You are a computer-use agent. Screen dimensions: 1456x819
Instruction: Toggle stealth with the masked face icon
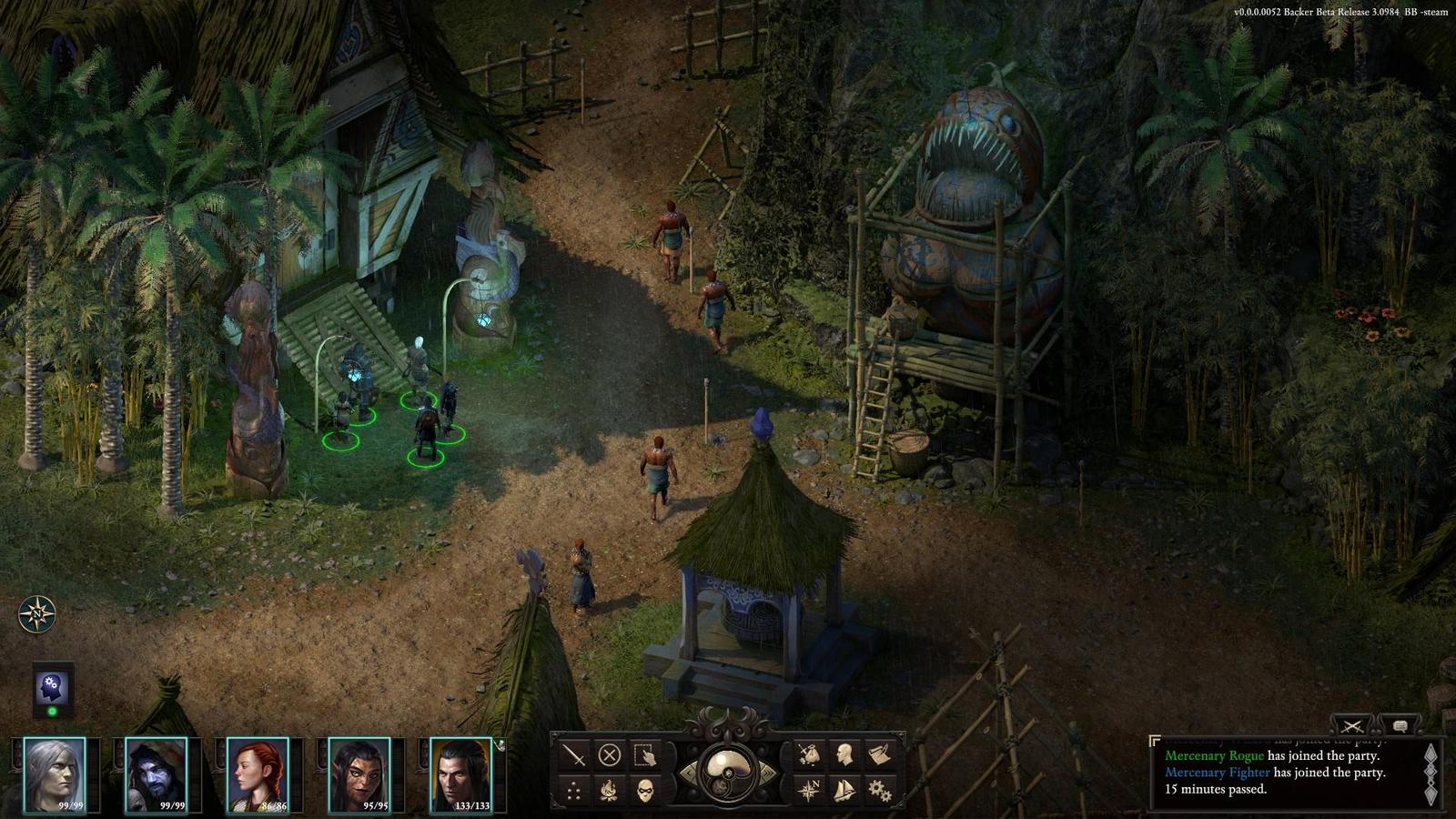(x=644, y=790)
